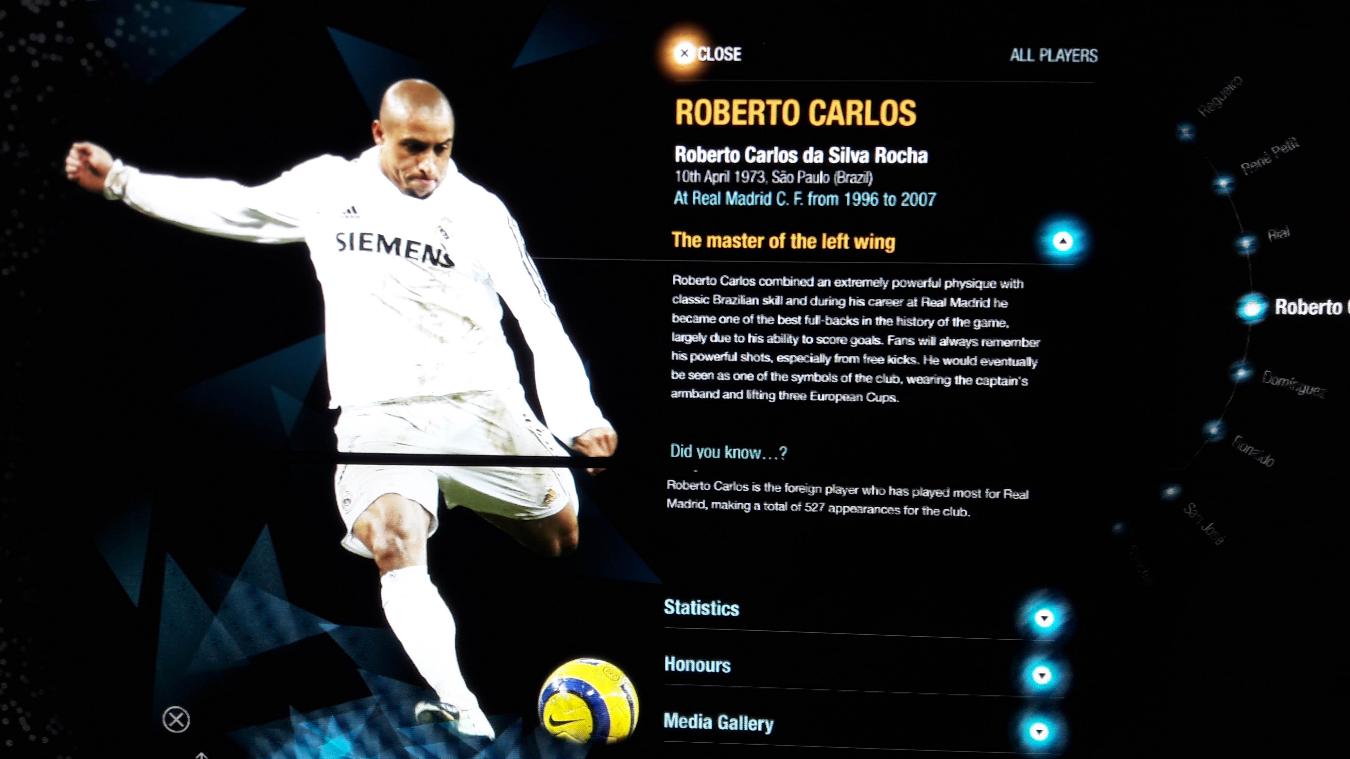1350x759 pixels.
Task: Select Regueiro in the player timeline
Action: point(1186,131)
